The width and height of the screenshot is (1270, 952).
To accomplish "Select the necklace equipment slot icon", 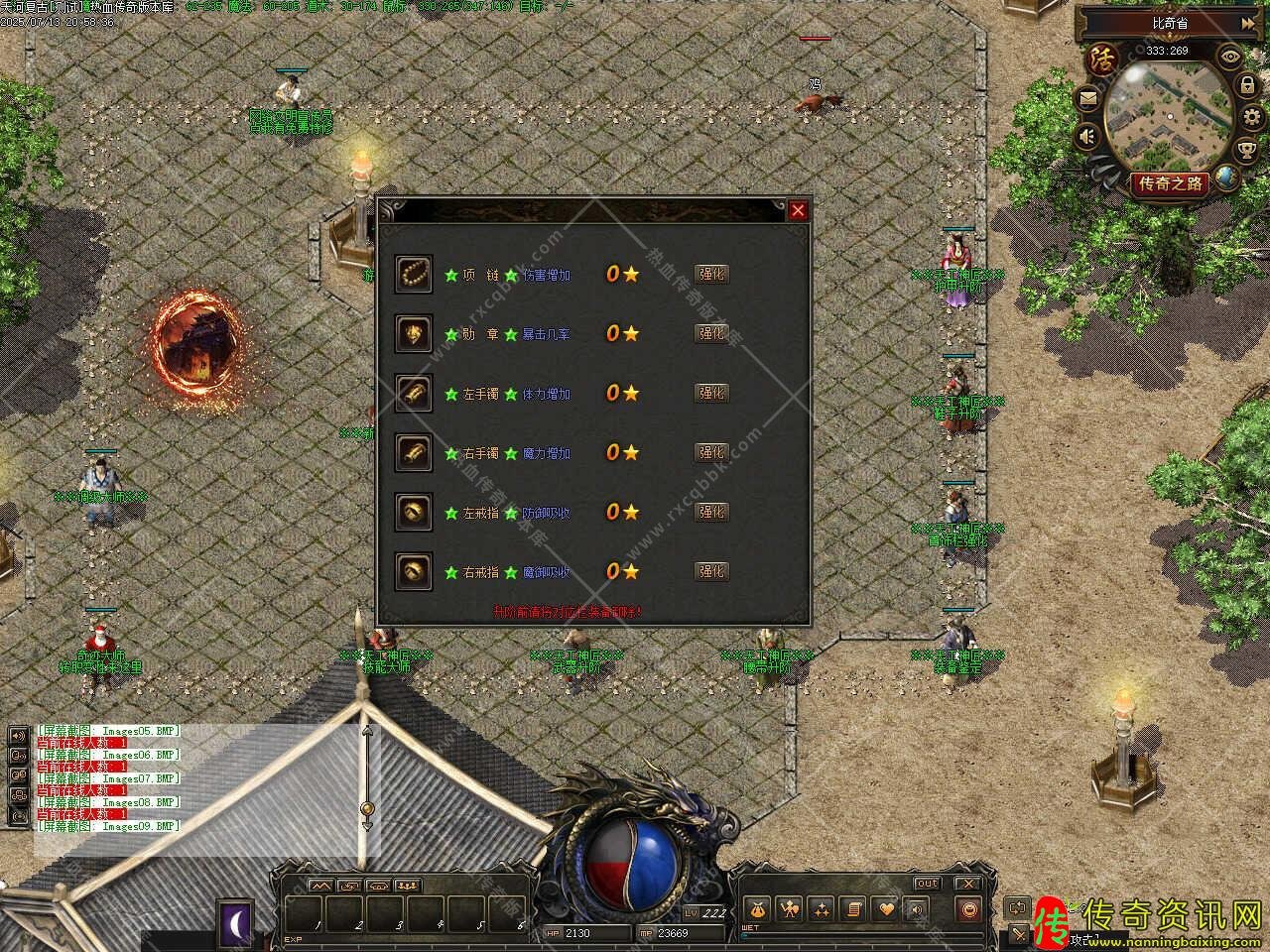I will click(x=414, y=274).
